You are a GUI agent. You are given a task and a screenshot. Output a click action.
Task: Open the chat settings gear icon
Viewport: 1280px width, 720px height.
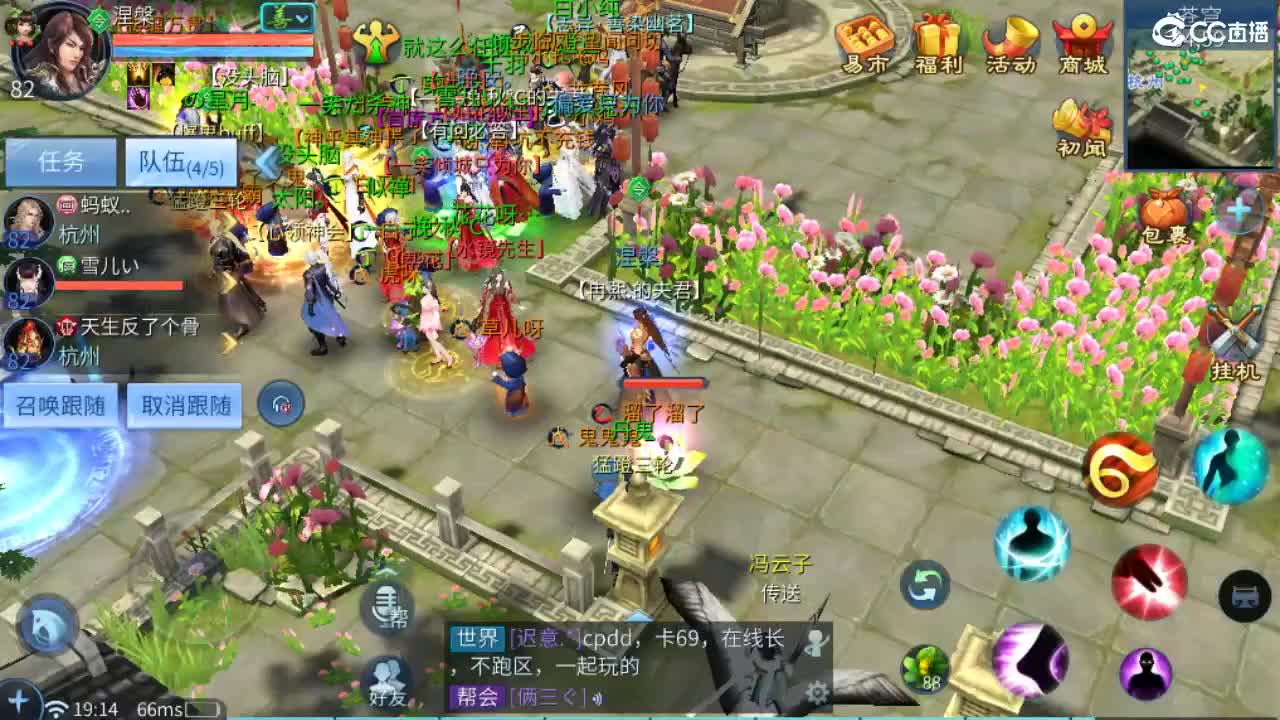(x=820, y=694)
